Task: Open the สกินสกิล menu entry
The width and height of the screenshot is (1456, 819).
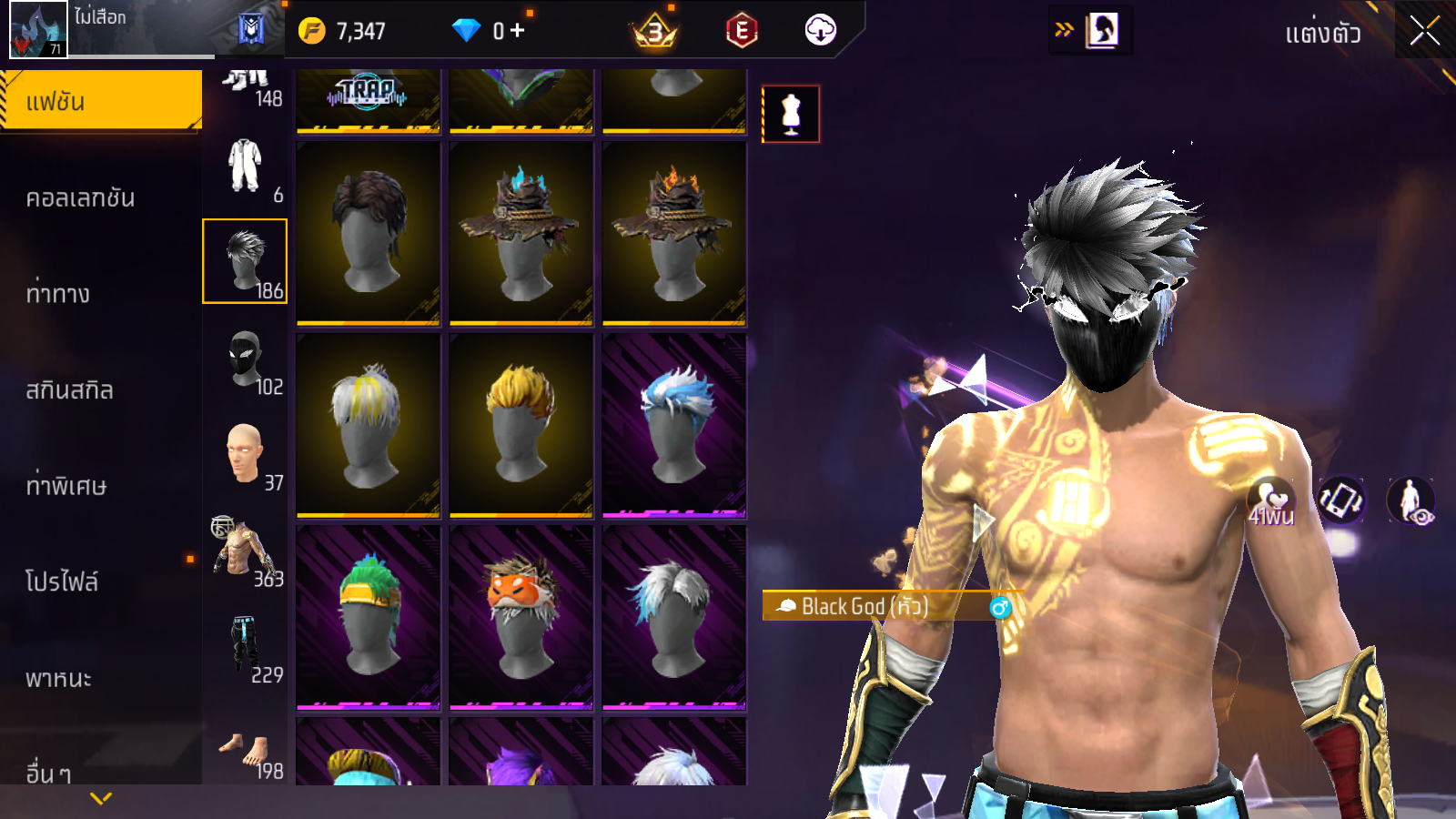Action: coord(69,390)
